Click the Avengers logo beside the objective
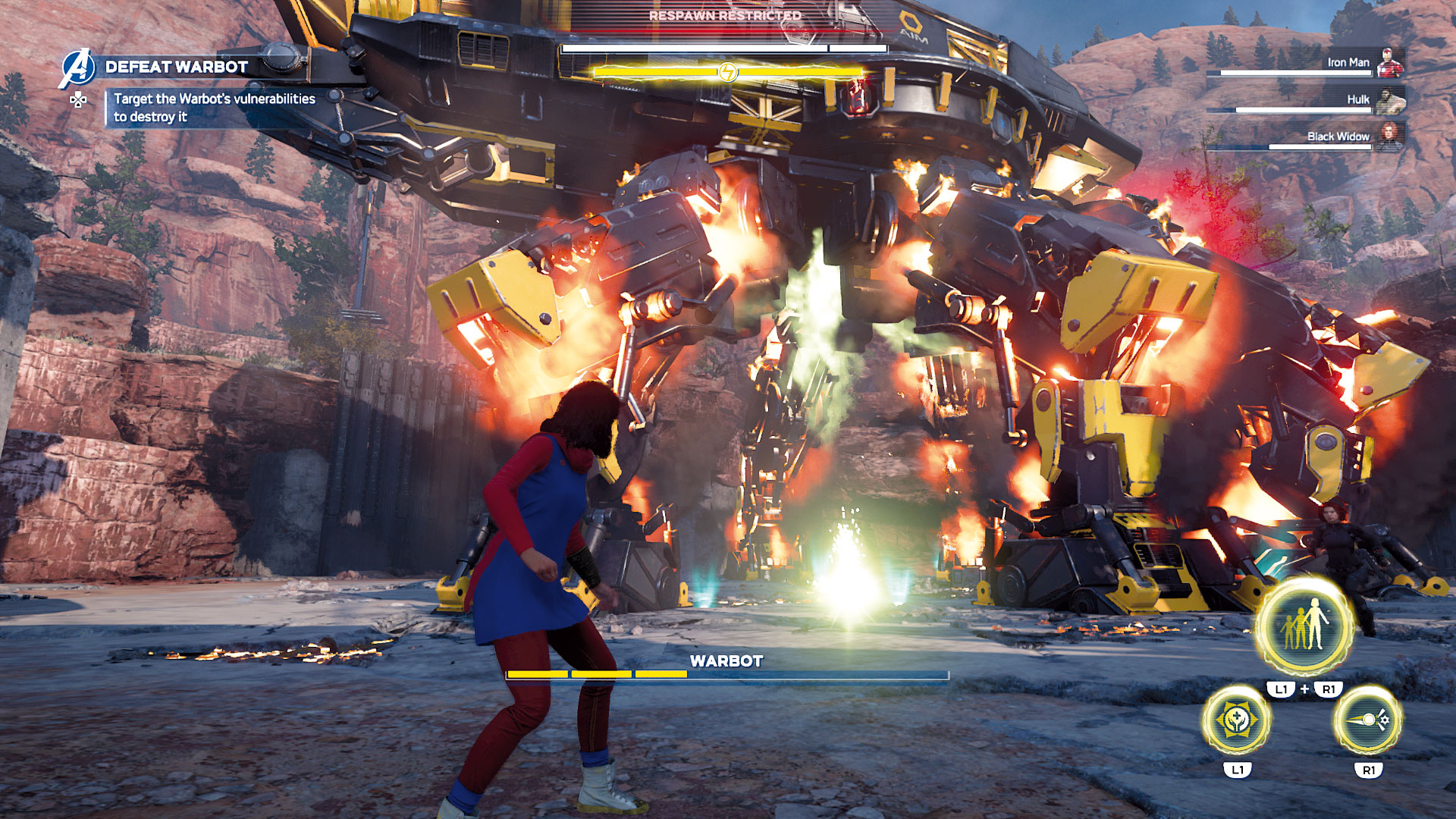The image size is (1456, 819). tap(76, 68)
